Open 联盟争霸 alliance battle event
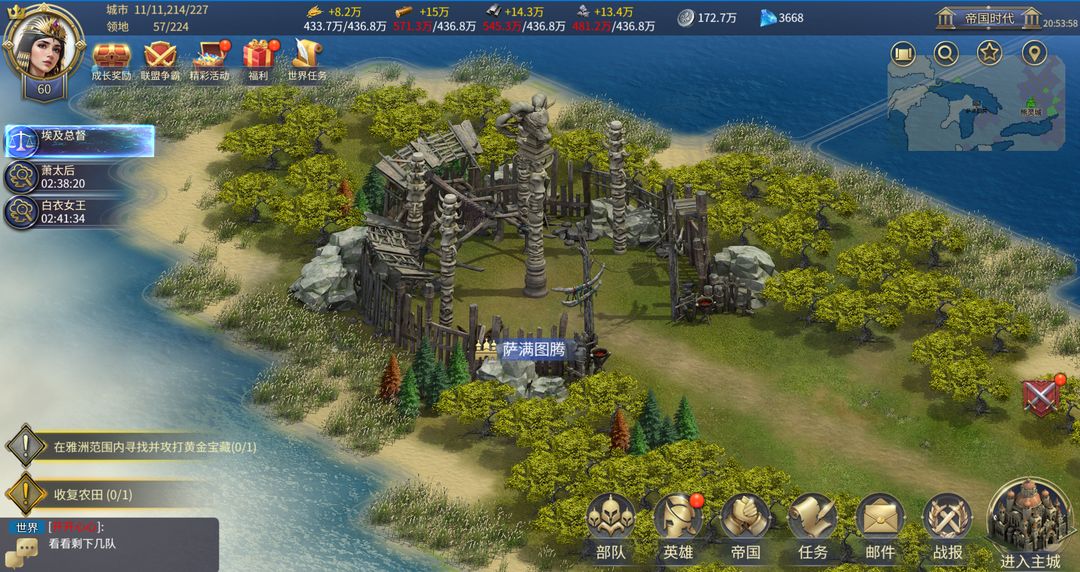Image resolution: width=1080 pixels, height=572 pixels. (158, 58)
